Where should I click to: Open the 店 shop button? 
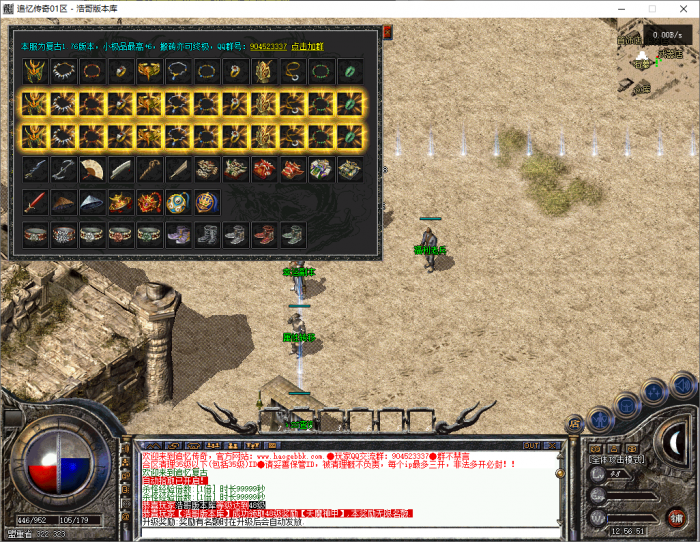pos(575,423)
